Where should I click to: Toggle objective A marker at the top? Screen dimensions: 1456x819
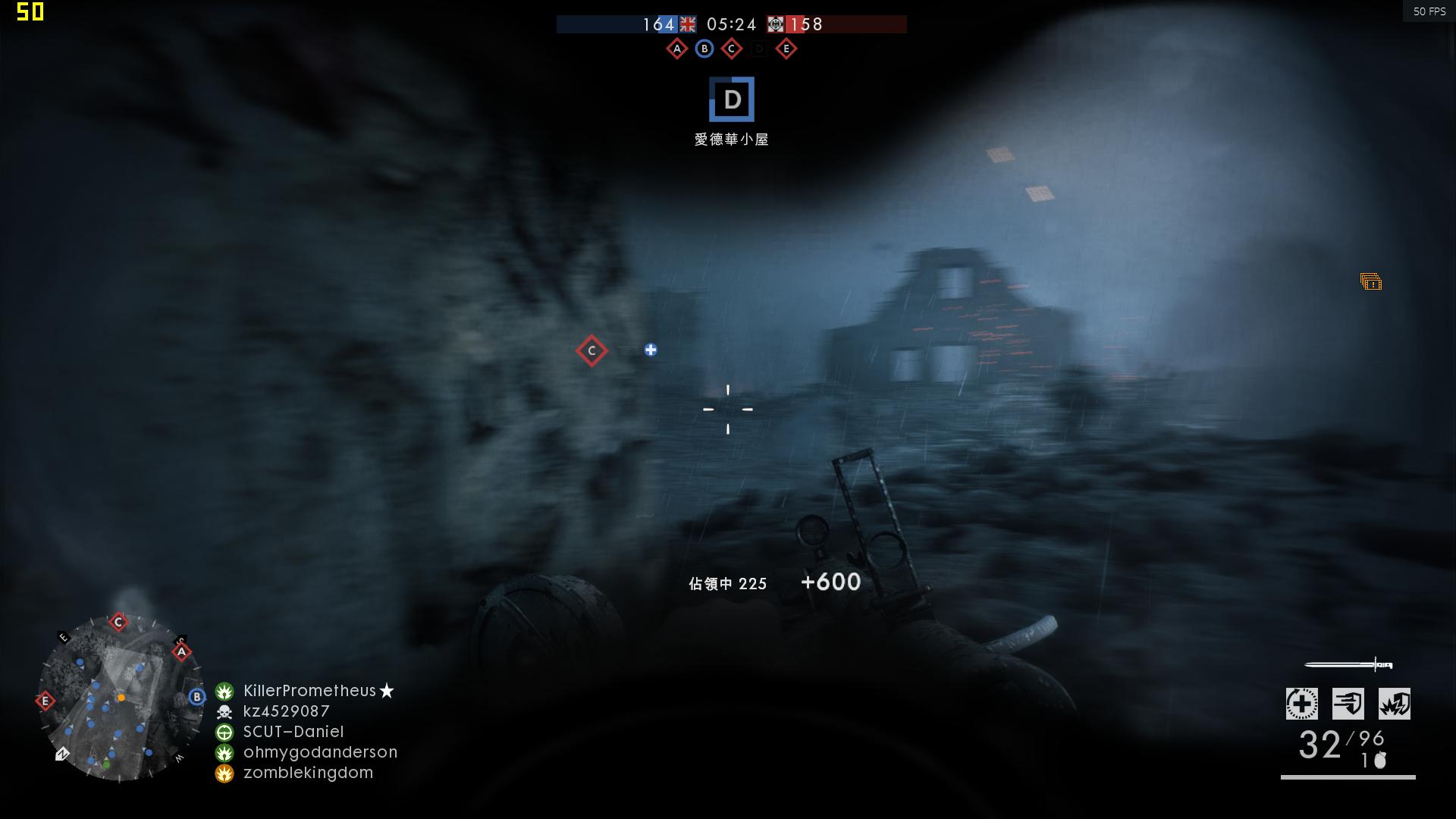point(676,48)
